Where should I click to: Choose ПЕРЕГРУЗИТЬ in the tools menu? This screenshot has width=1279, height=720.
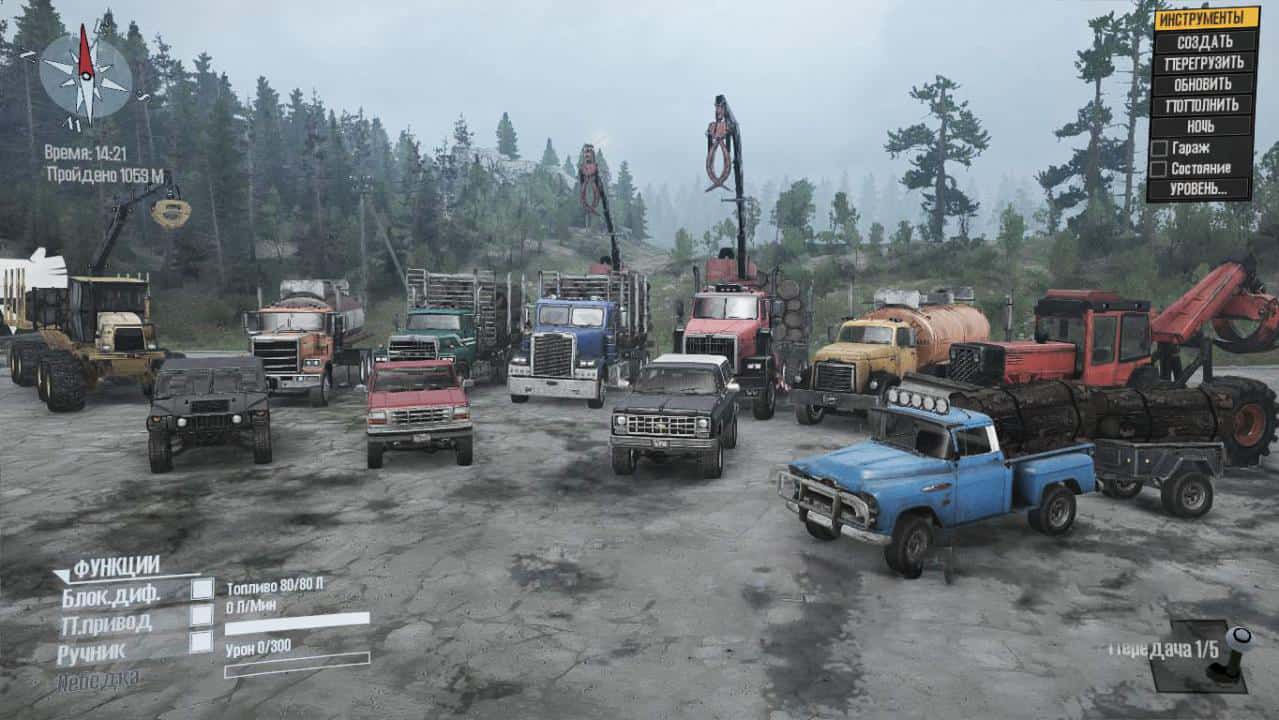coord(1203,62)
